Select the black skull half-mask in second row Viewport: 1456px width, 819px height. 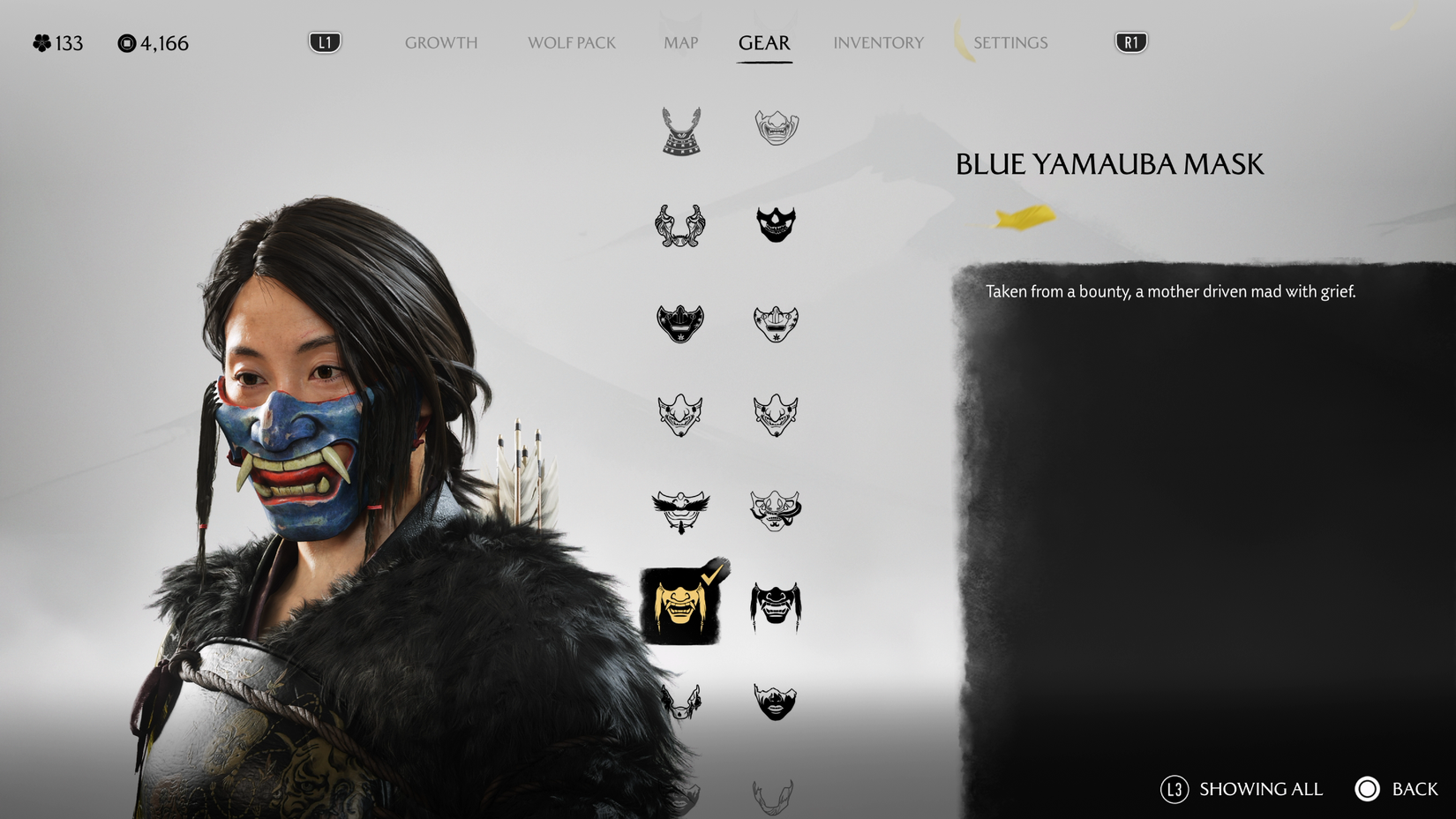coord(776,224)
